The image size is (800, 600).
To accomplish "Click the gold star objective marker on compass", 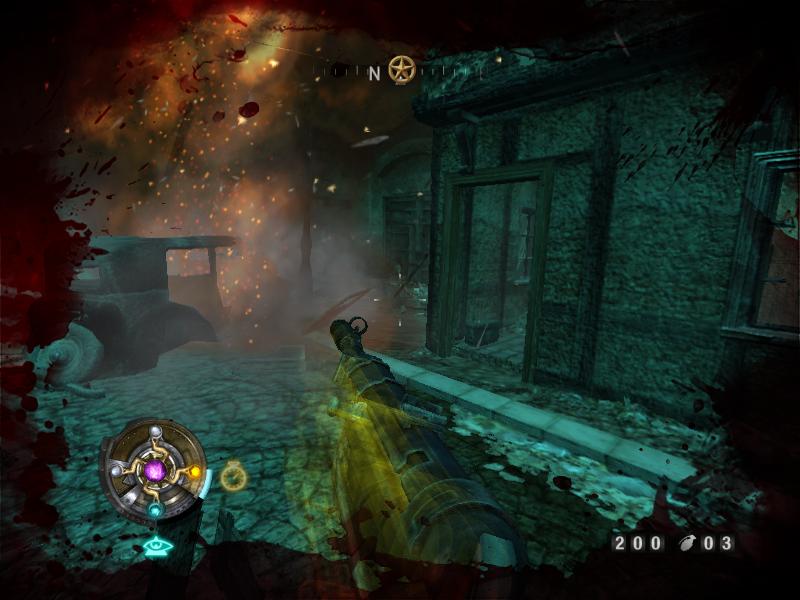I will [402, 70].
